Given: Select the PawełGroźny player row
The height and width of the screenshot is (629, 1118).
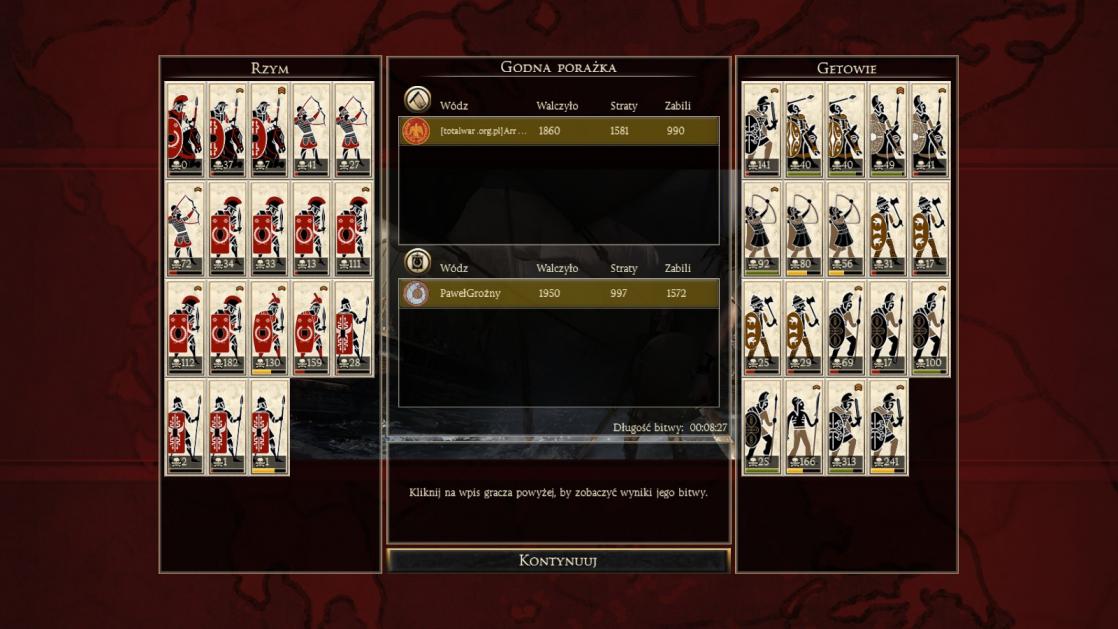Looking at the screenshot, I should pyautogui.click(x=558, y=294).
